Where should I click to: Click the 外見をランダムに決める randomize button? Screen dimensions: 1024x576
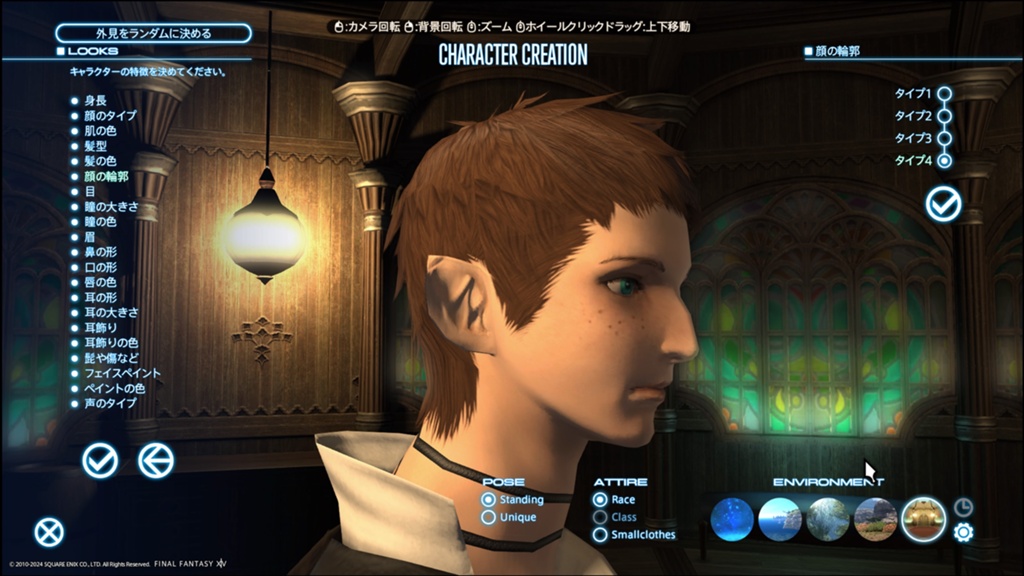[x=153, y=33]
